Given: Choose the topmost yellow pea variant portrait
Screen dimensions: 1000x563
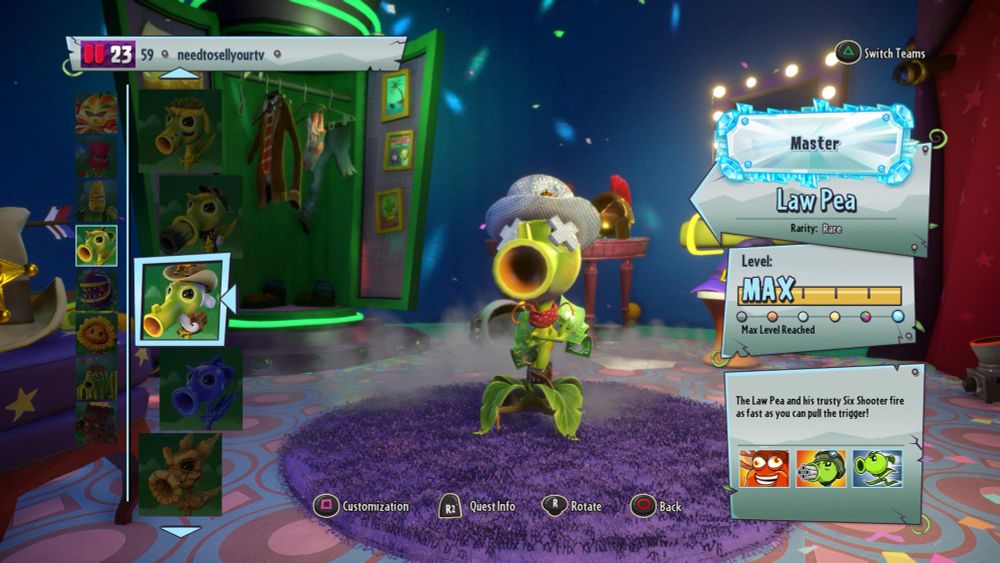Looking at the screenshot, I should pos(180,128).
